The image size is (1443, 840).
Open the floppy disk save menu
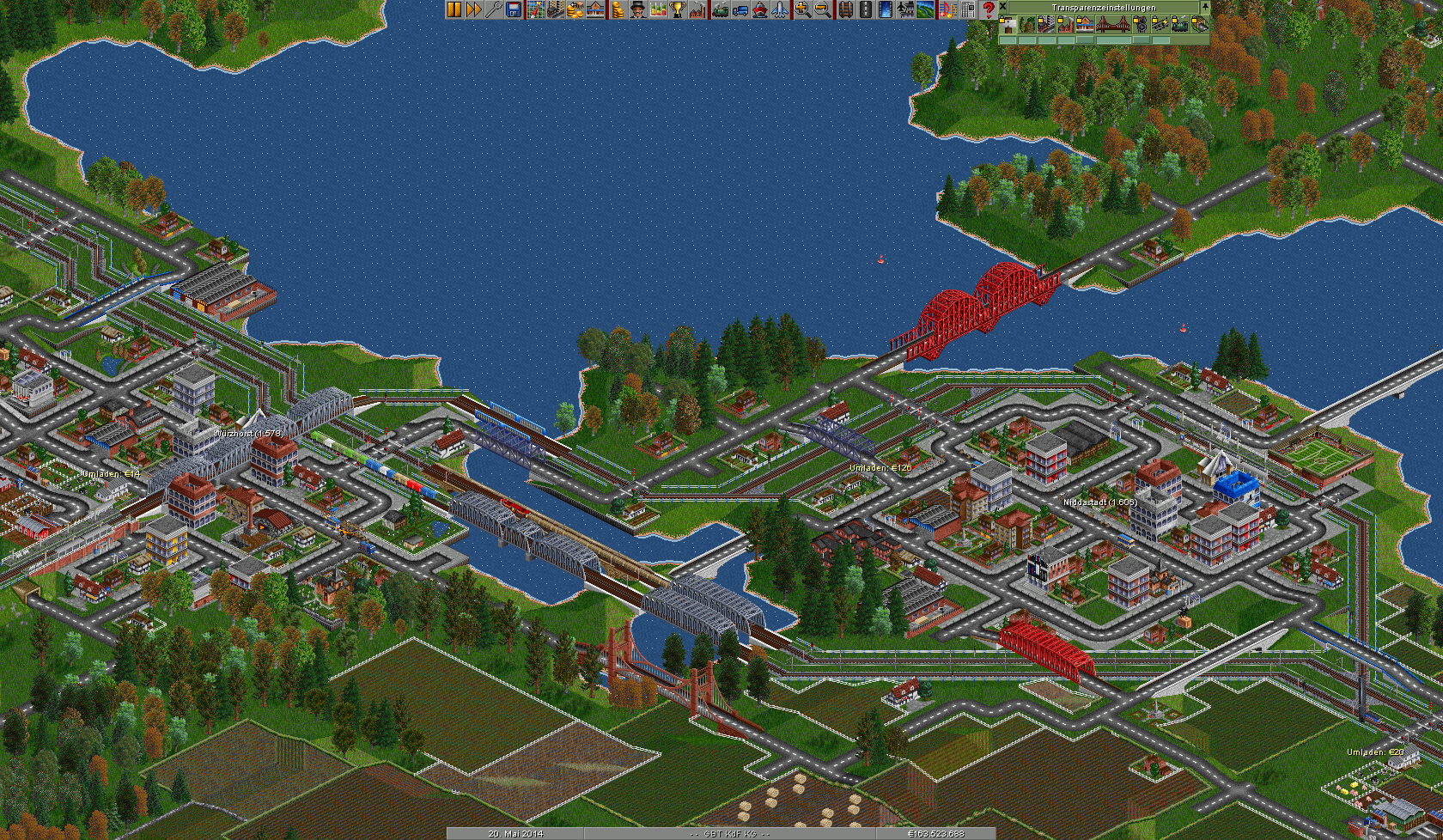[514, 9]
